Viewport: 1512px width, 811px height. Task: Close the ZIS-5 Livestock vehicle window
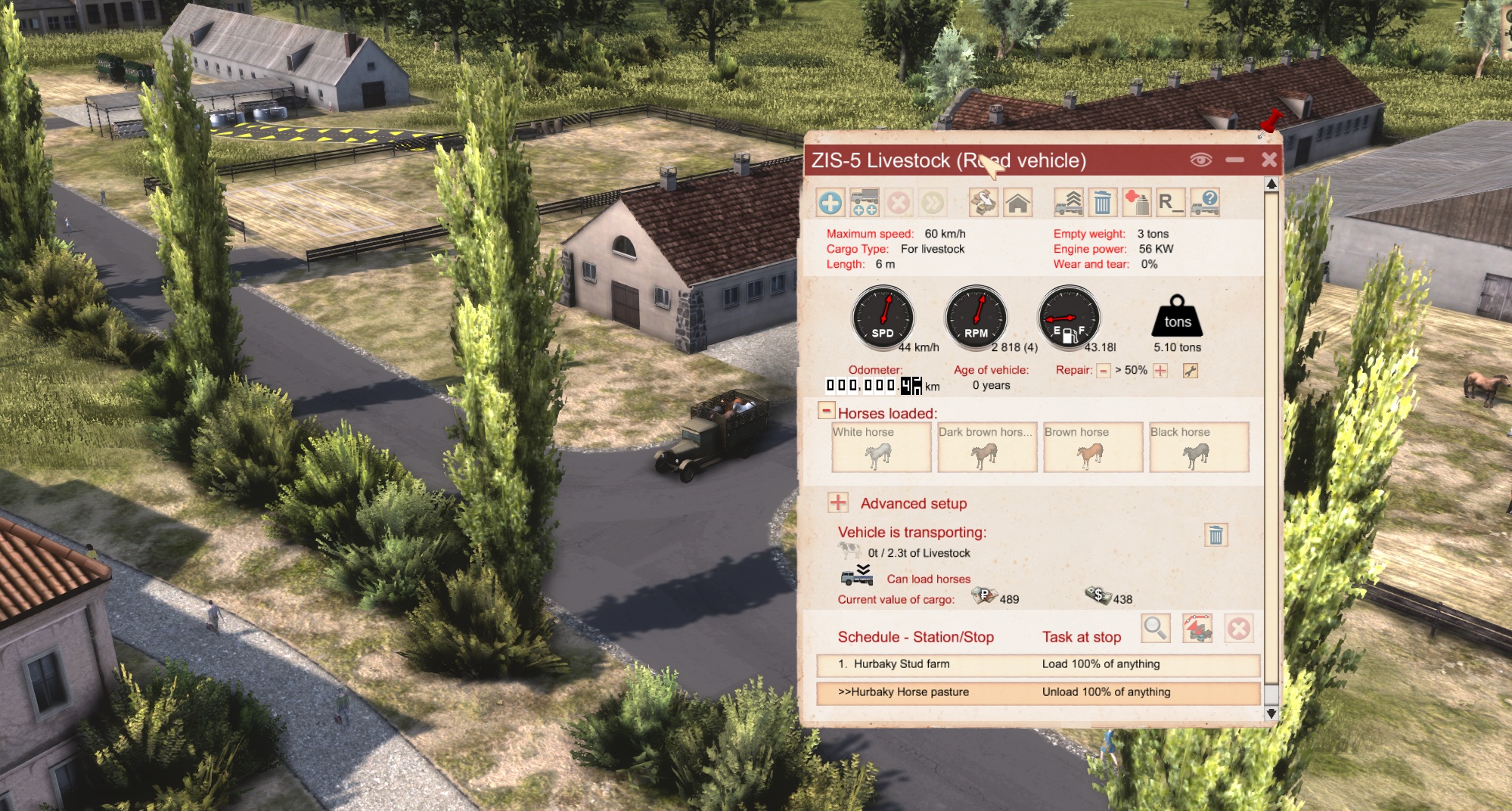point(1269,160)
